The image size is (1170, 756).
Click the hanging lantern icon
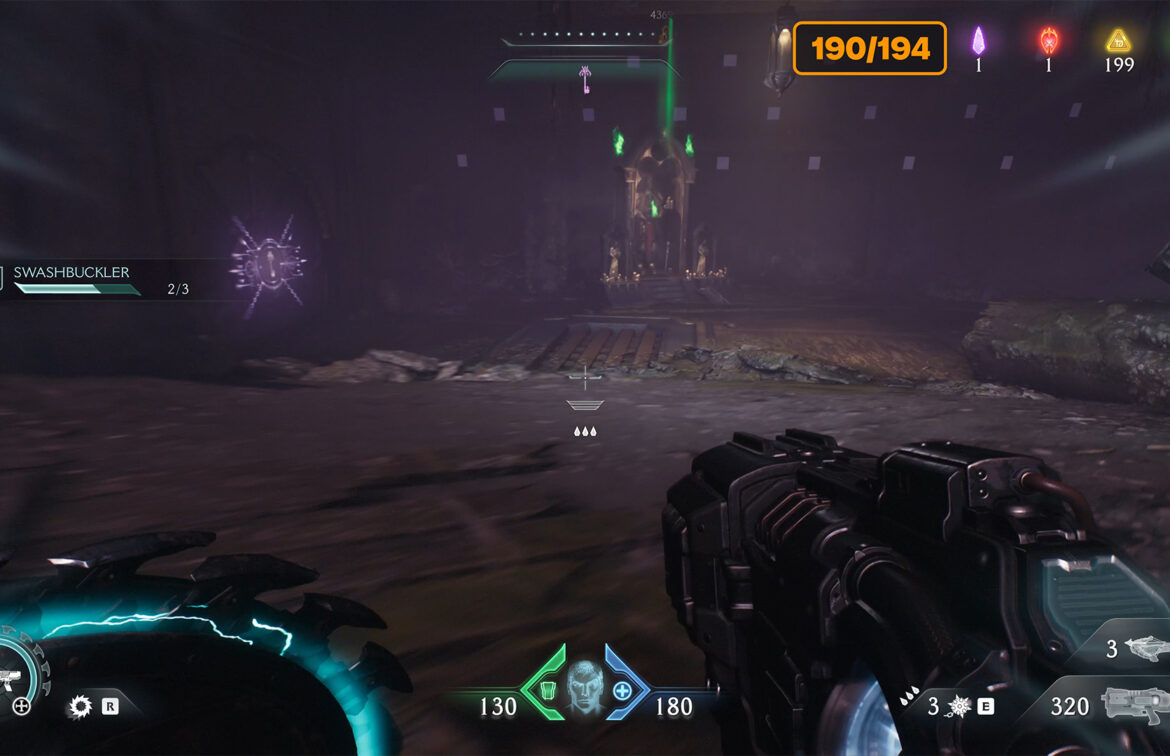[781, 48]
